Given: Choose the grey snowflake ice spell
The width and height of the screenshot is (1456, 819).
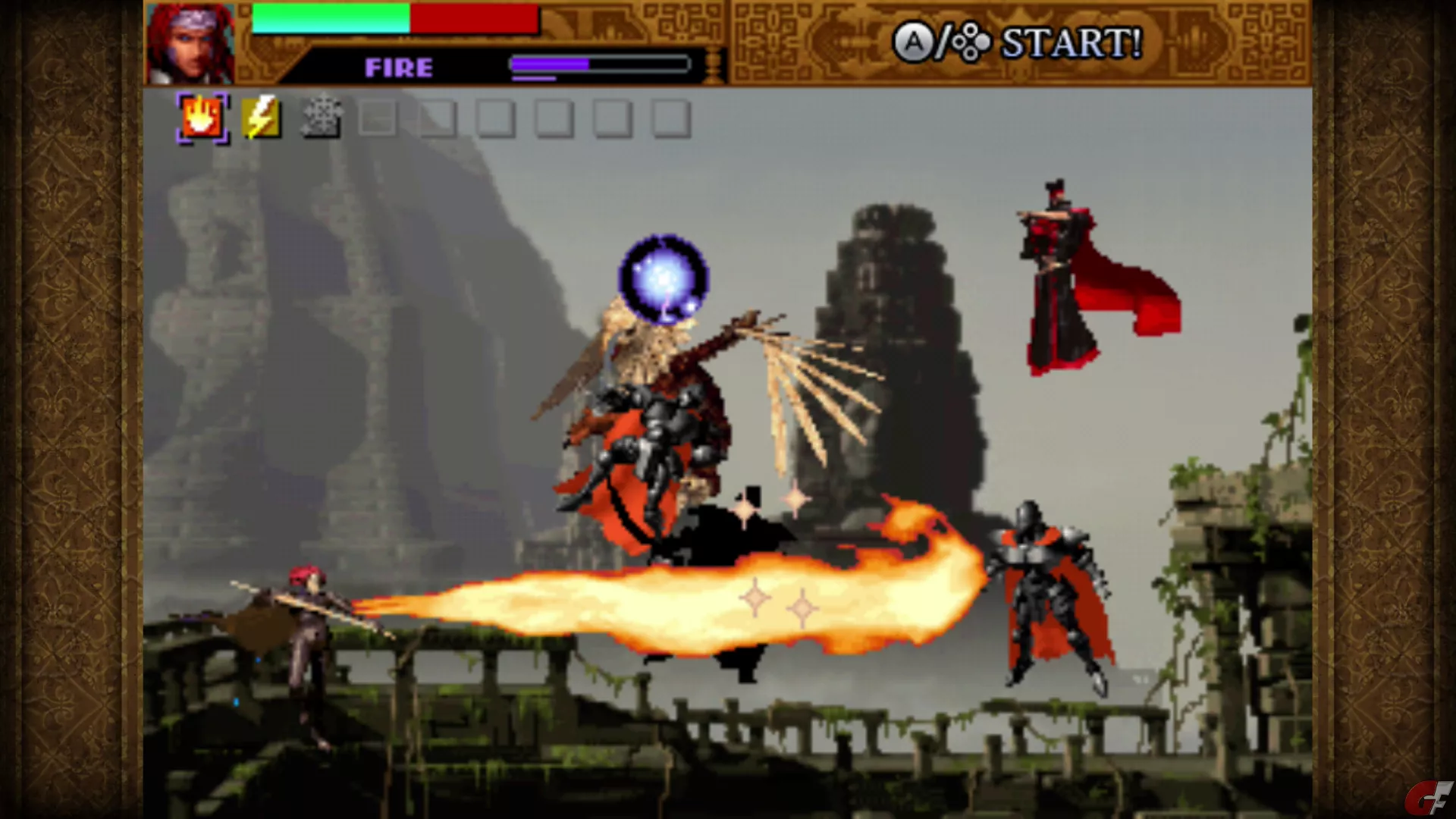Looking at the screenshot, I should click(322, 119).
